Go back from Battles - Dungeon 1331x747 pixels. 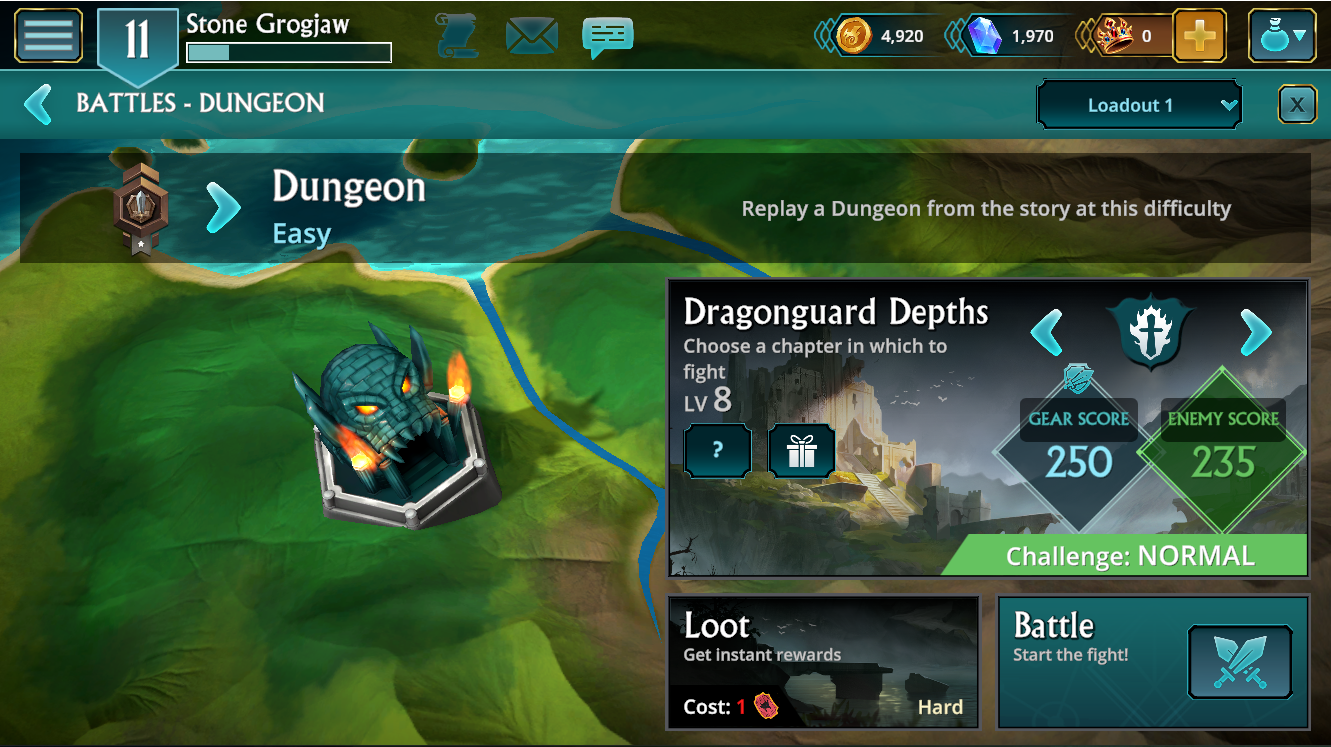coord(38,104)
